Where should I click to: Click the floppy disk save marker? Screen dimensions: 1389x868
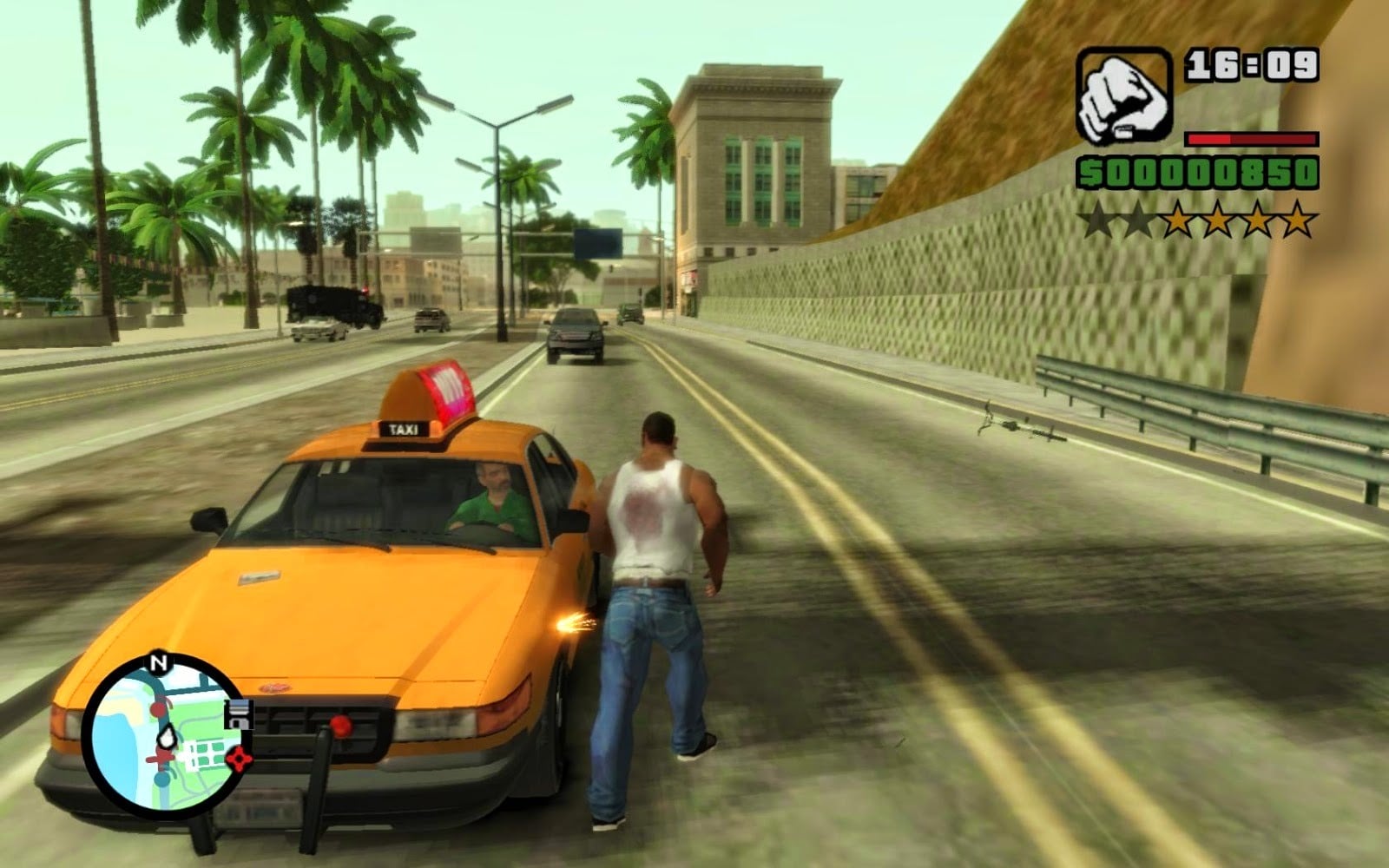(x=237, y=713)
